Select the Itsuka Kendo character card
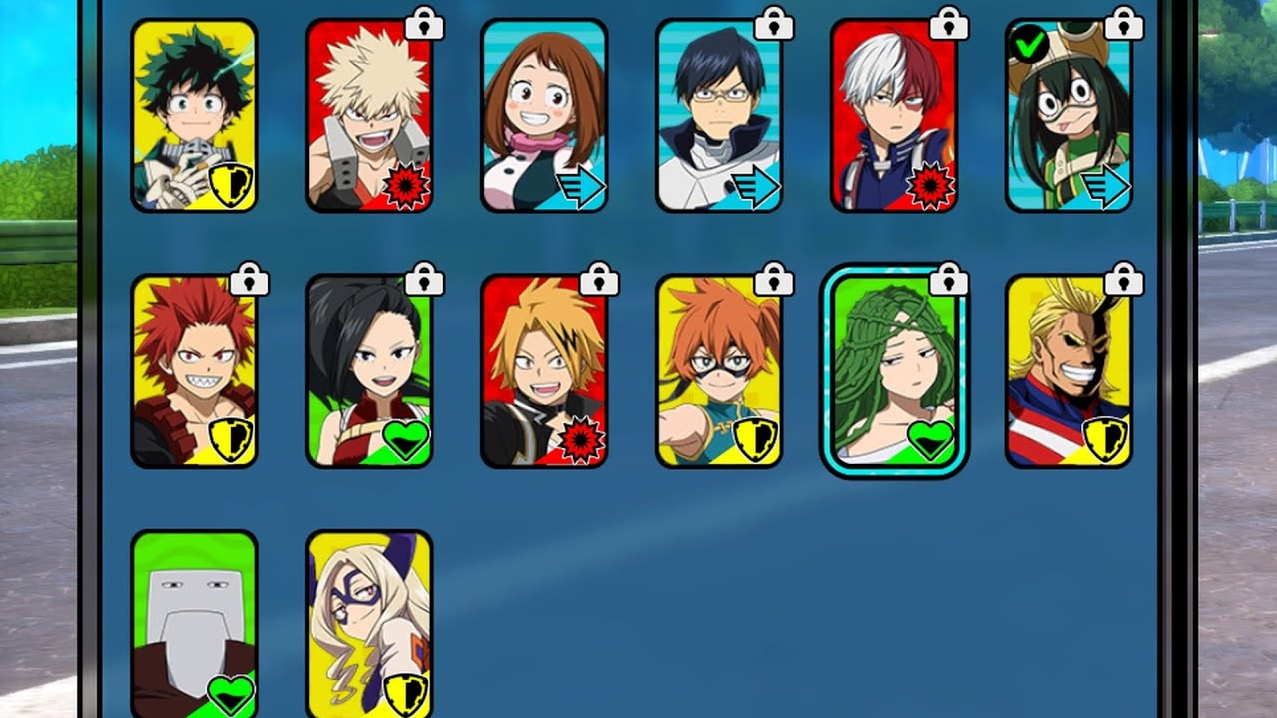Image resolution: width=1277 pixels, height=718 pixels. (x=719, y=371)
